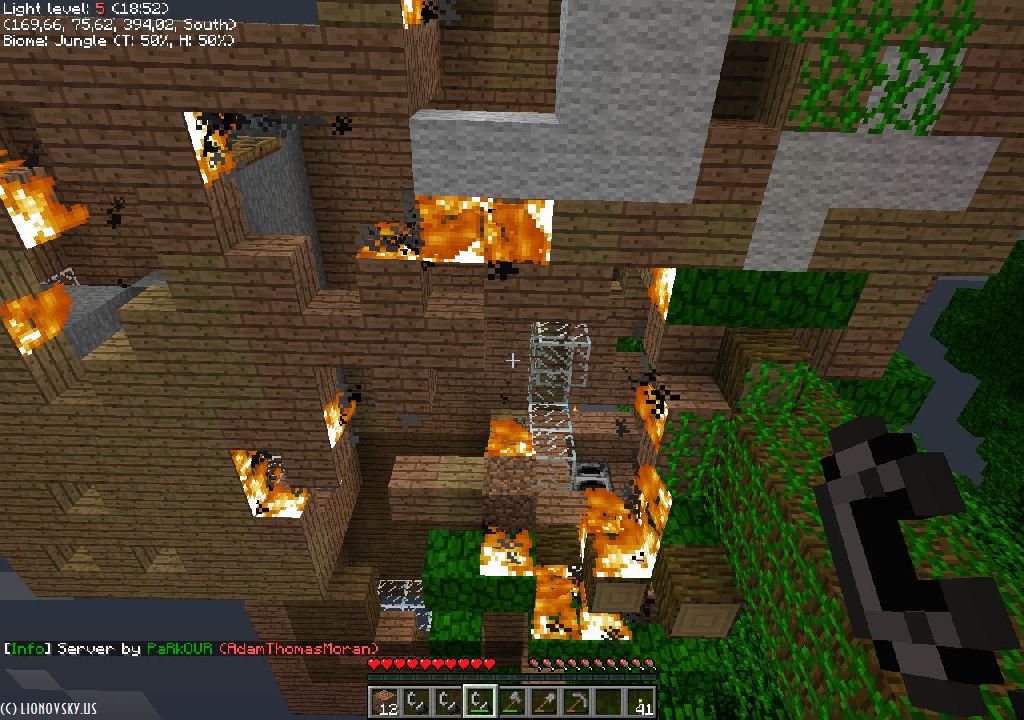Select the highlighted flint and steel slot
1024x720 pixels.
[x=481, y=702]
